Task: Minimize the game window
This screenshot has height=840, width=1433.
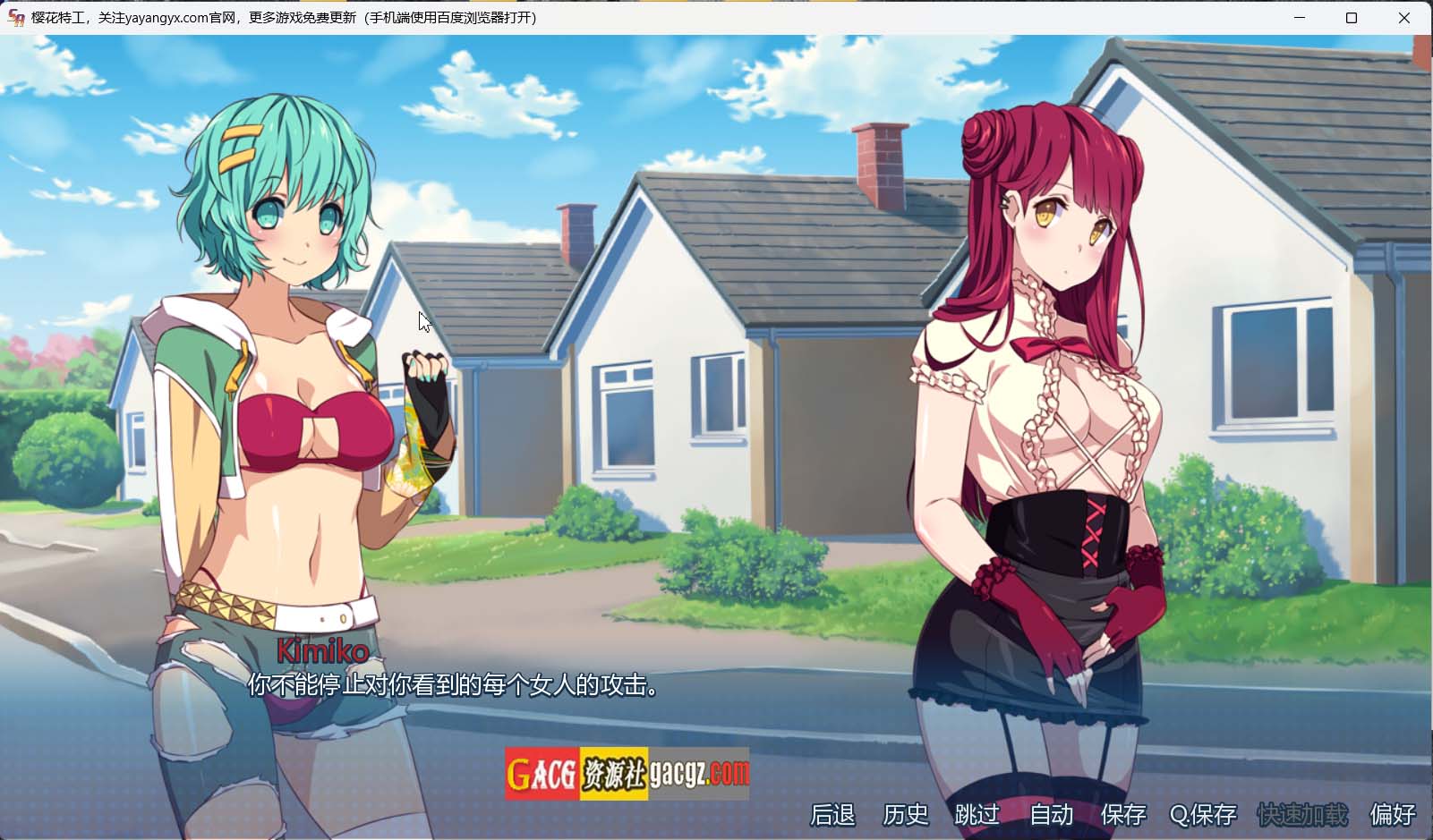Action: click(1300, 18)
